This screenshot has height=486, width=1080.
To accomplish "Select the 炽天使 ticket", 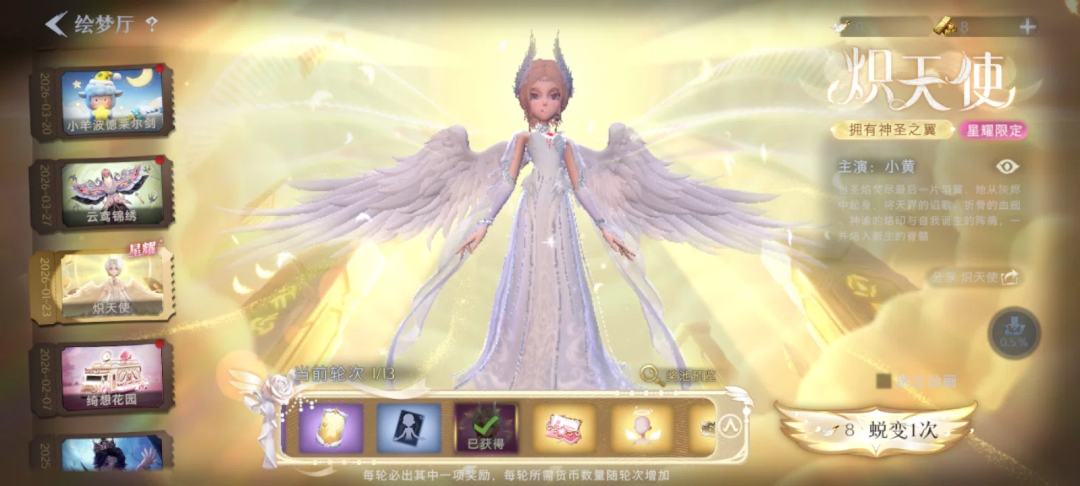I will (110, 284).
